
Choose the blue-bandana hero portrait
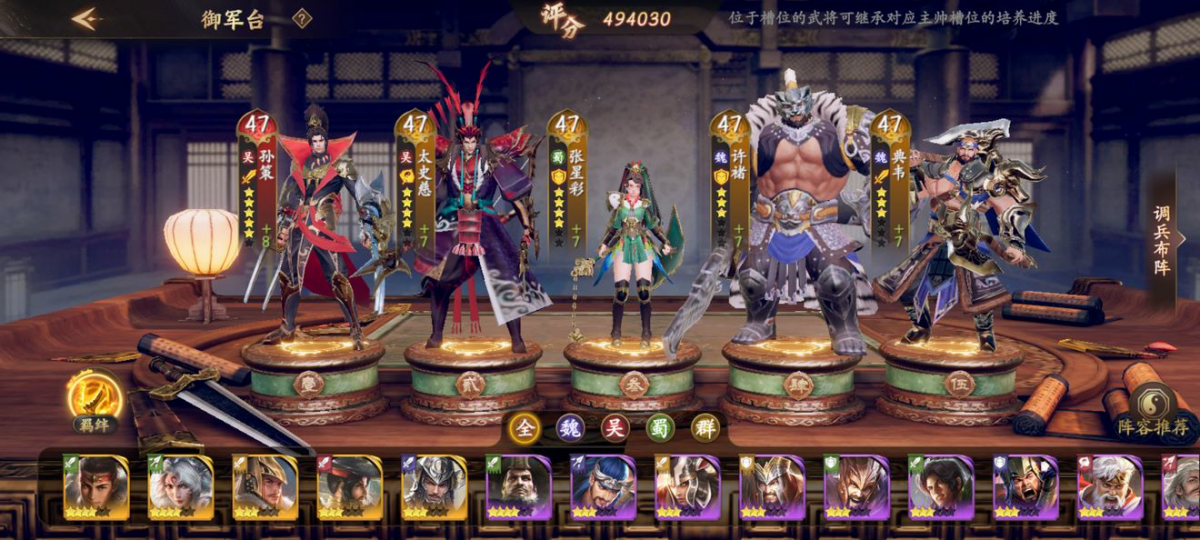click(603, 487)
